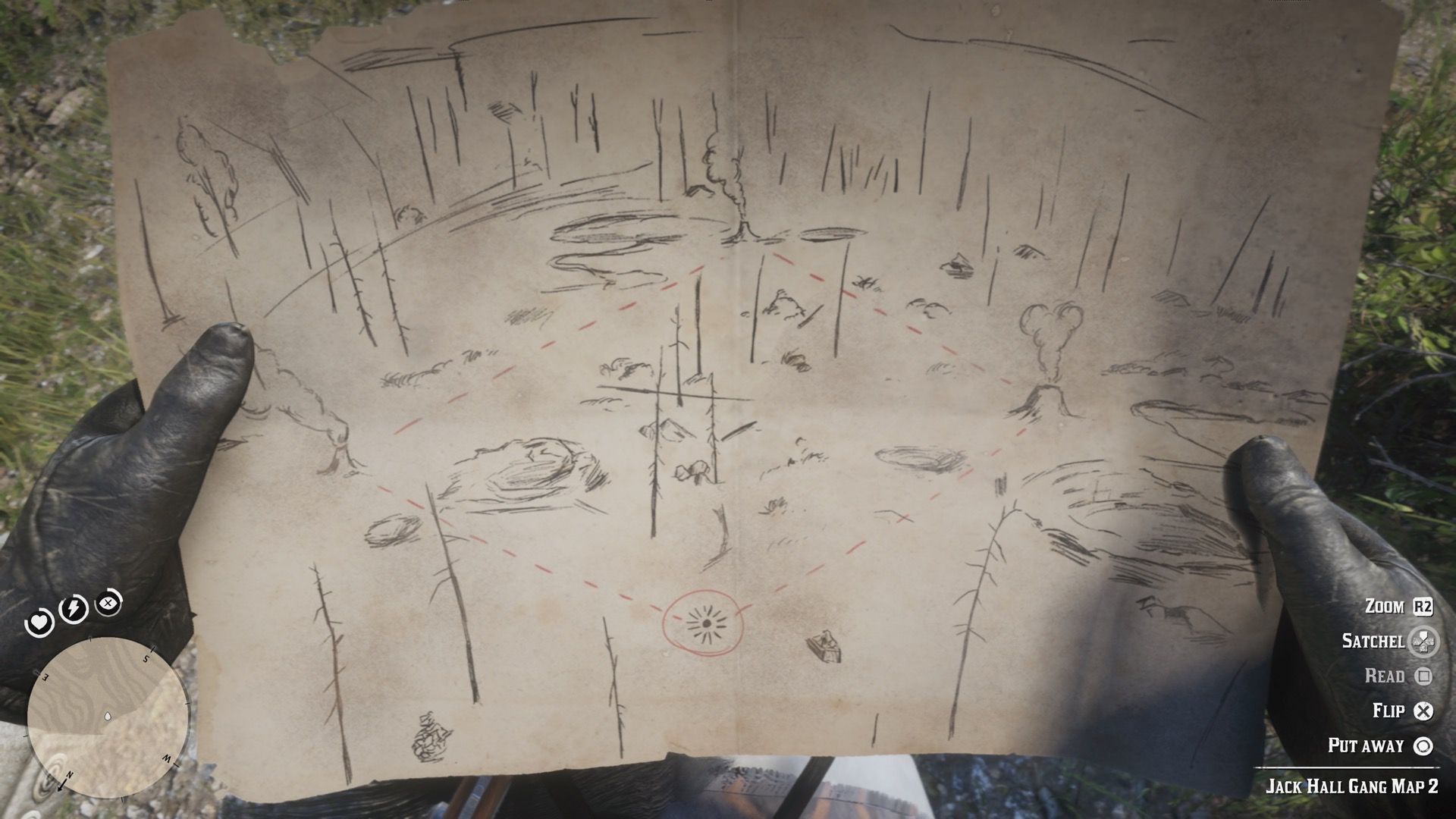1456x819 pixels.
Task: Click the waypoint droplet on the minimap
Action: tap(108, 715)
